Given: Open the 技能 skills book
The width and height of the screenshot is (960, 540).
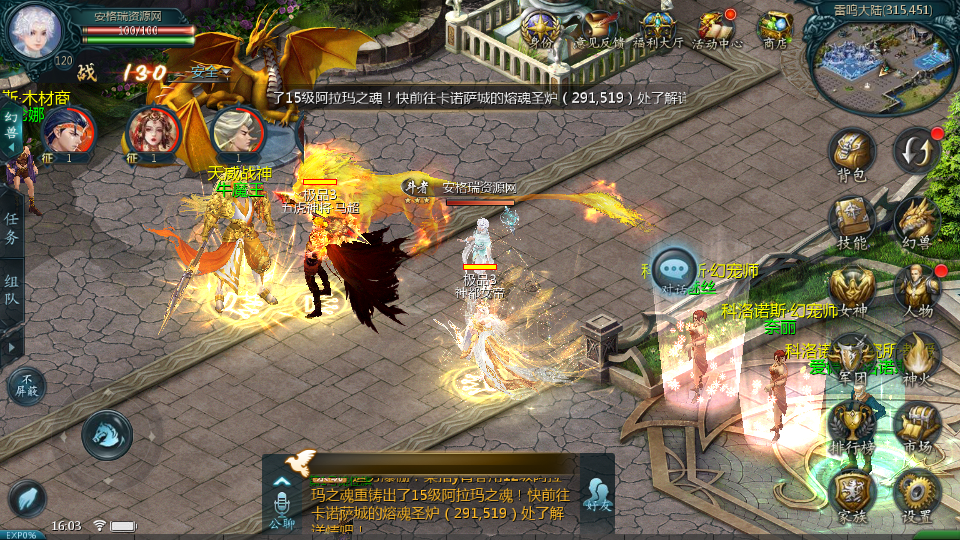Looking at the screenshot, I should click(x=852, y=220).
